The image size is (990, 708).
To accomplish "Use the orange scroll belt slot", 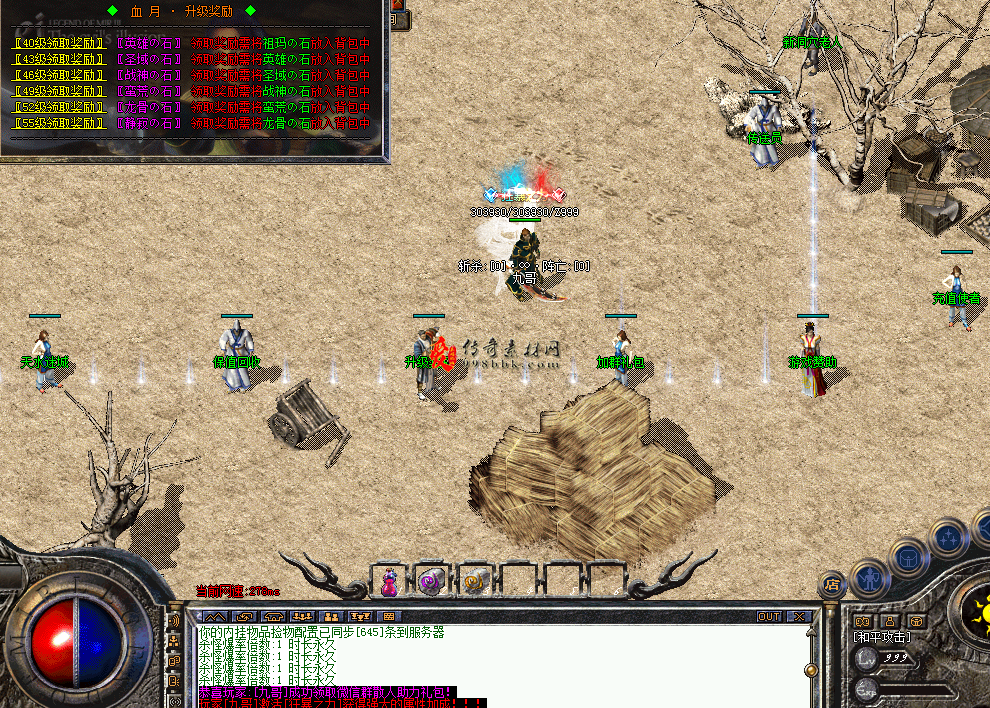I will tap(474, 580).
